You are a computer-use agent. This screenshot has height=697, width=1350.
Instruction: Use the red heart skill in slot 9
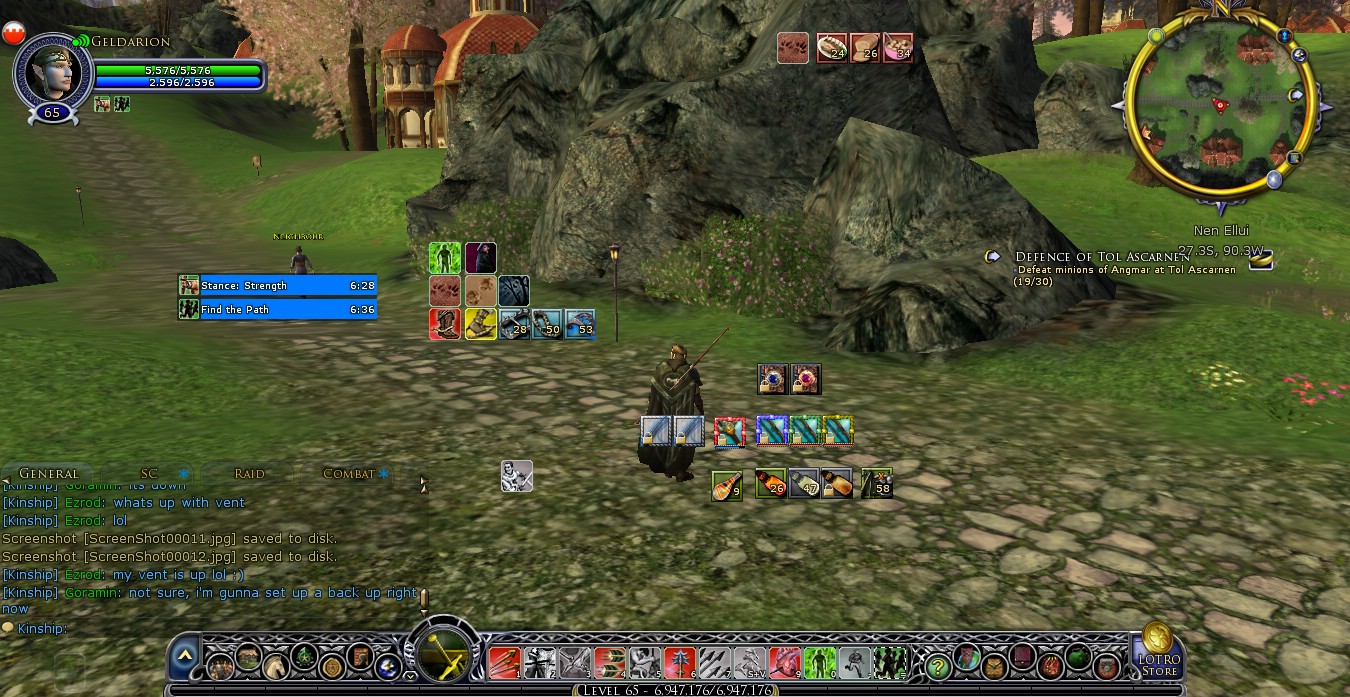click(x=786, y=661)
